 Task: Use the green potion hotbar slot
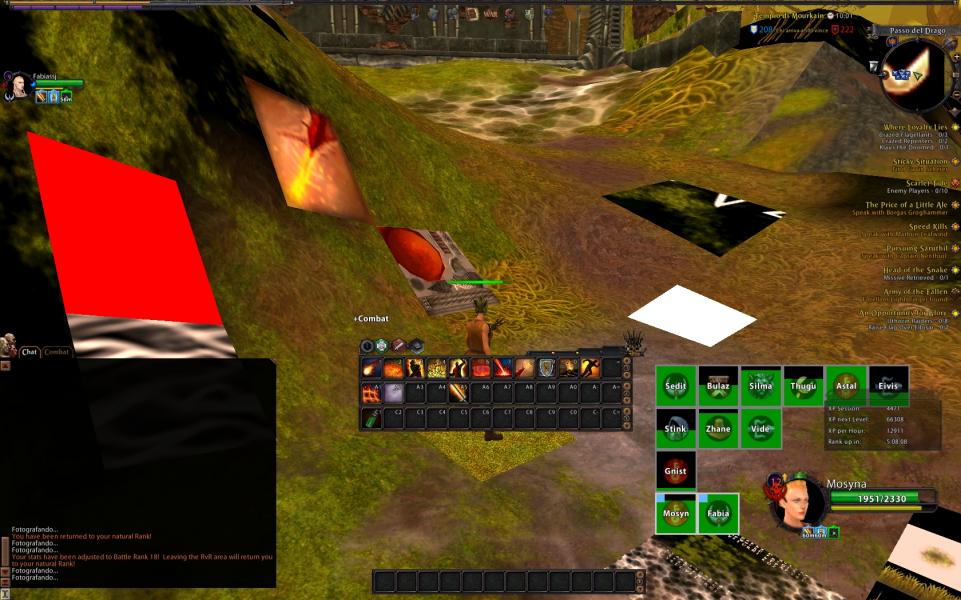(x=369, y=418)
